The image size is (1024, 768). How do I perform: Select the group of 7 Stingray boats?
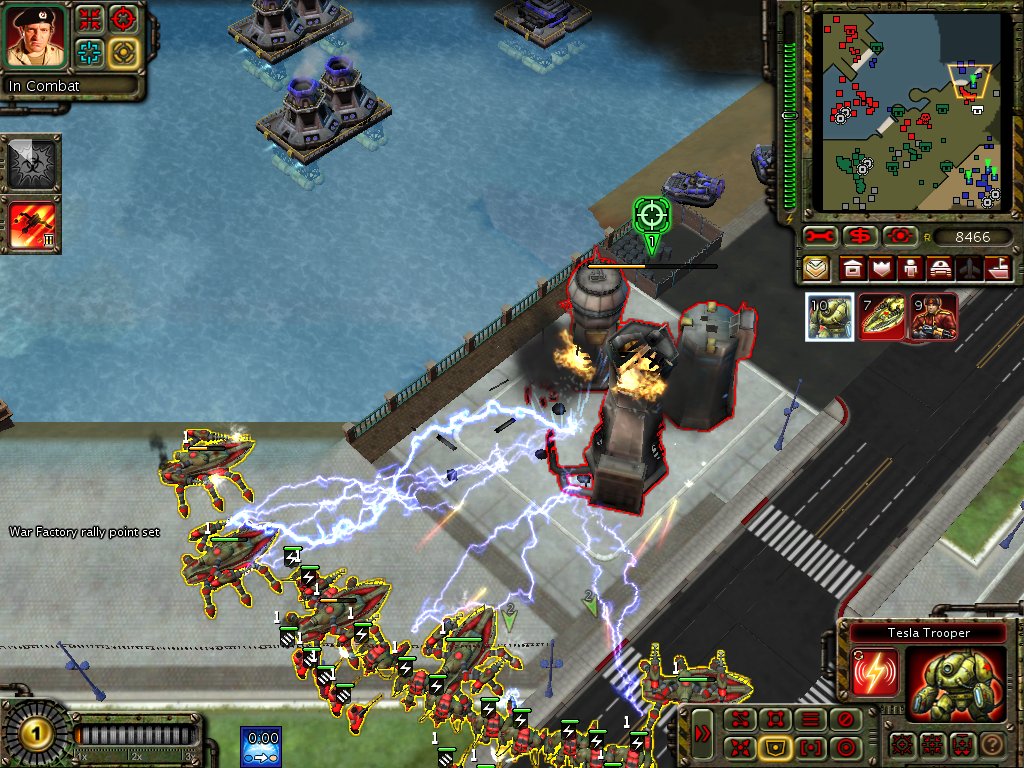click(882, 317)
